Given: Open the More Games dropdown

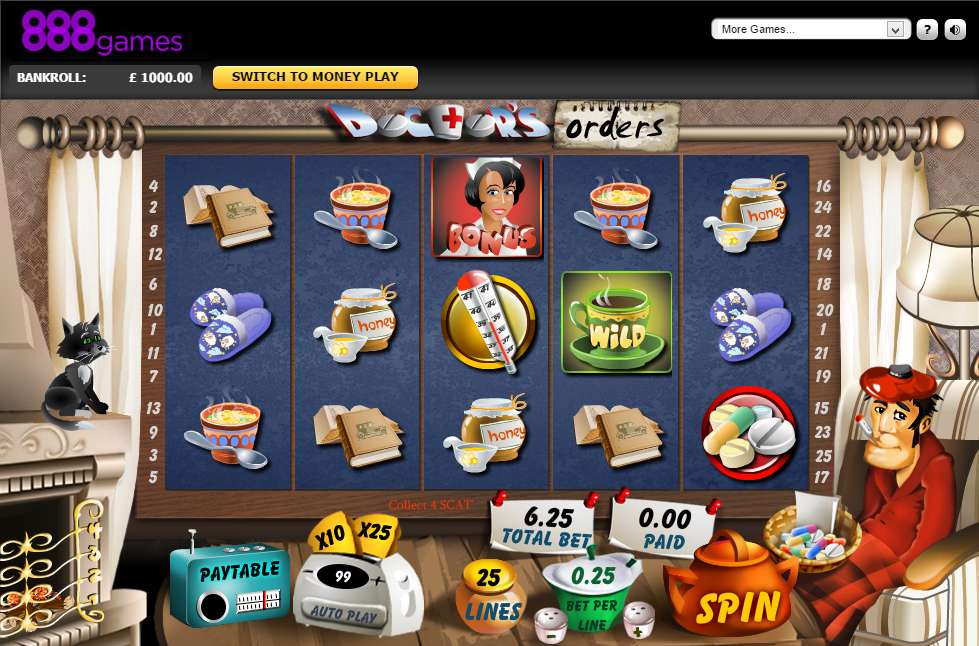Looking at the screenshot, I should tap(808, 29).
